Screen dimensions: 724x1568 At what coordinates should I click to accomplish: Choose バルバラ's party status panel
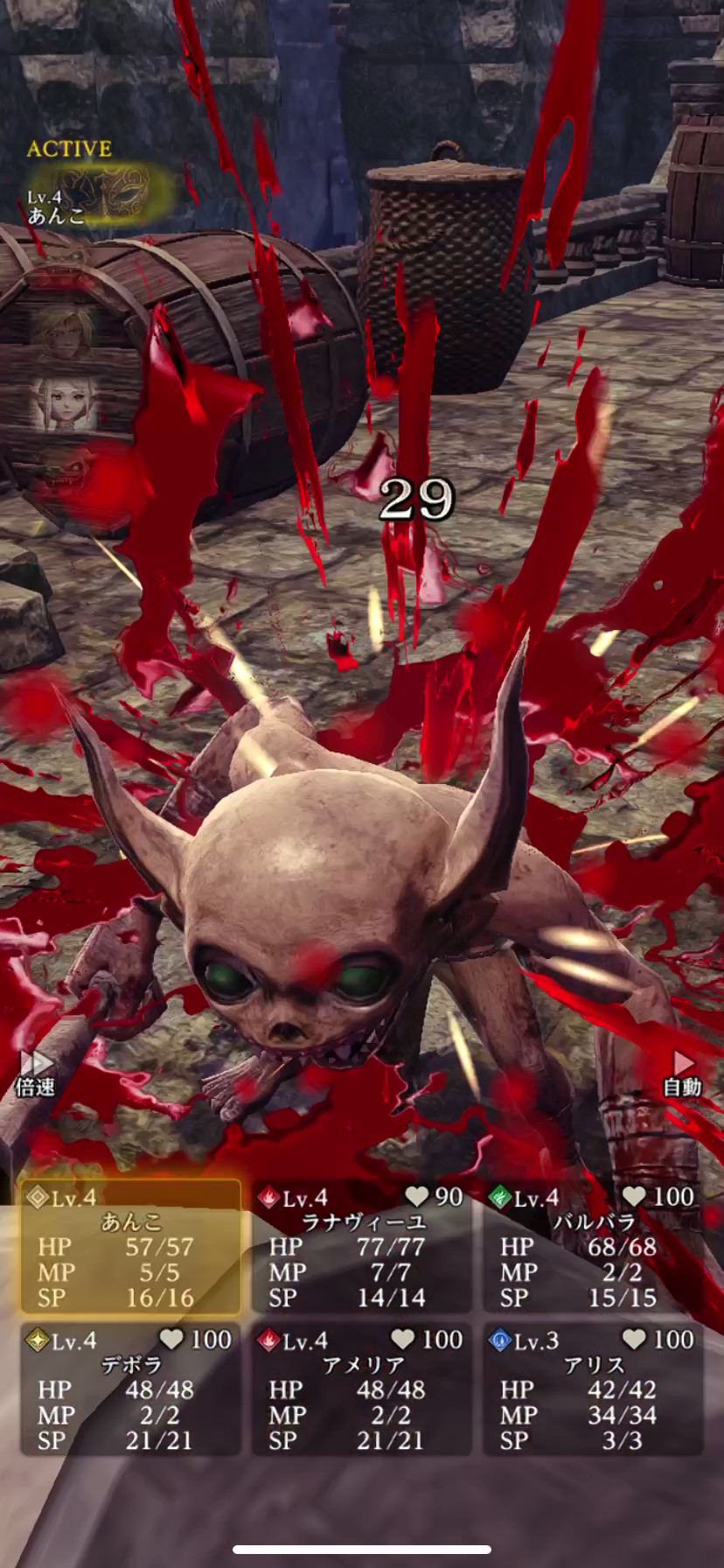[x=594, y=1248]
